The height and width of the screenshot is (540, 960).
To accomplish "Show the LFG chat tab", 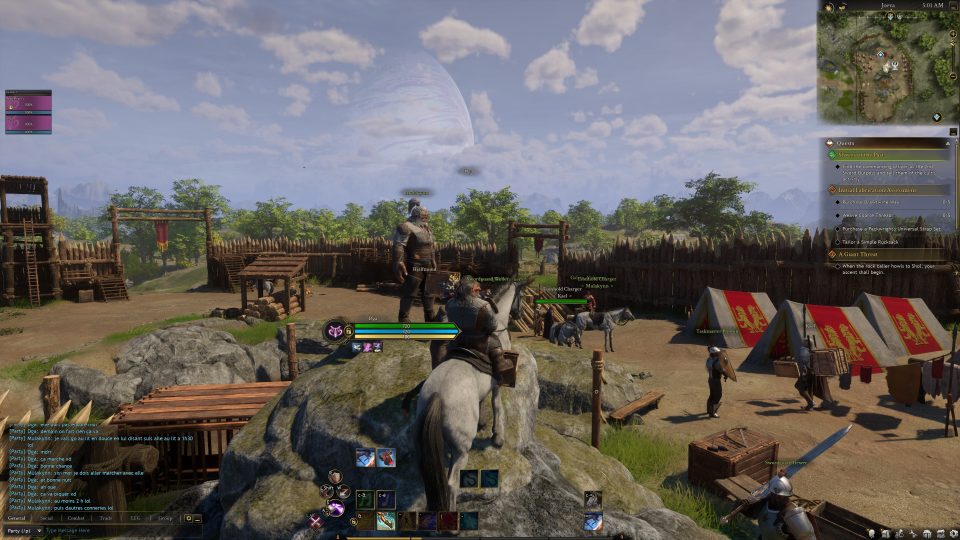I will 135,518.
